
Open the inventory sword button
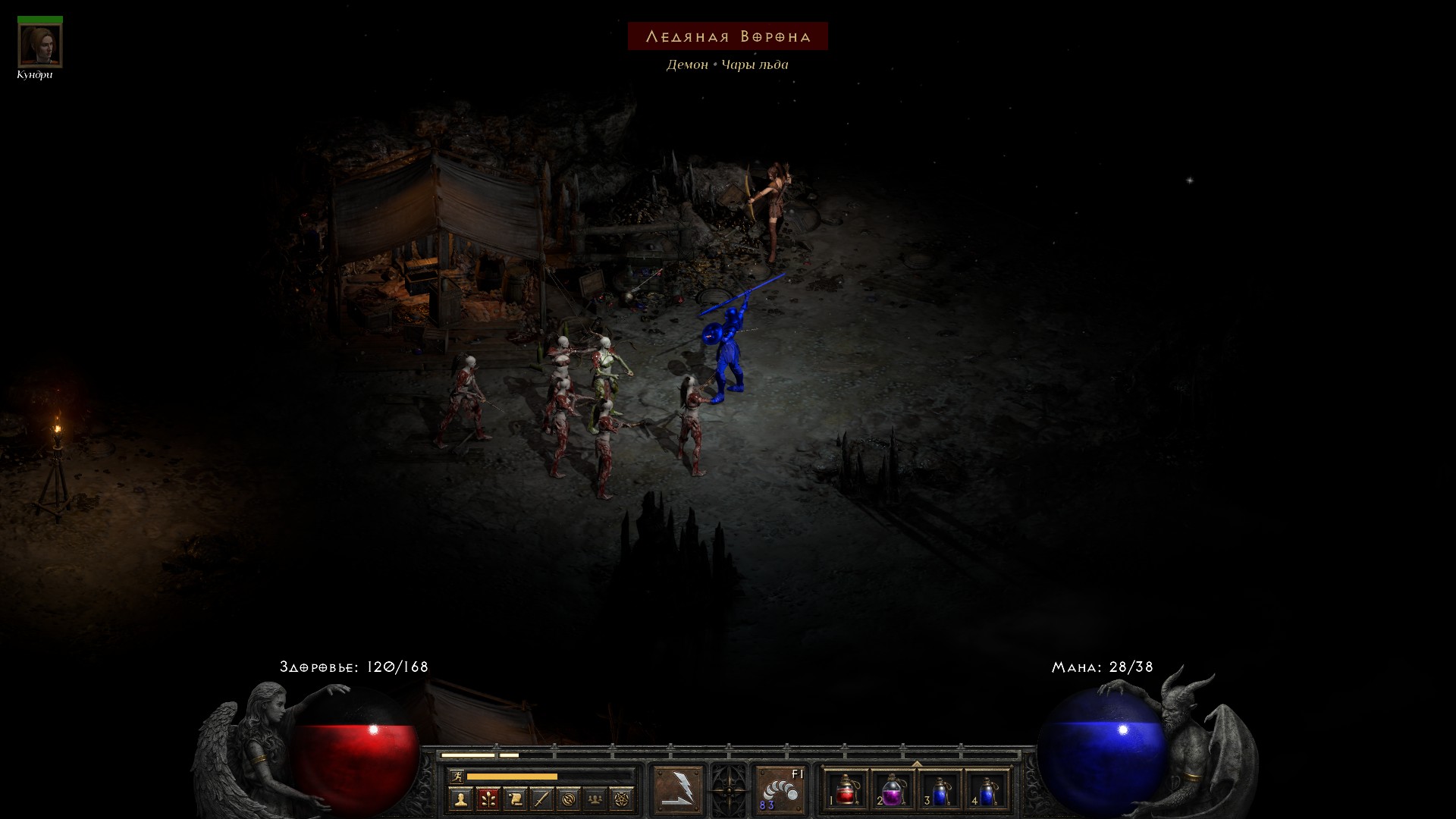point(541,799)
